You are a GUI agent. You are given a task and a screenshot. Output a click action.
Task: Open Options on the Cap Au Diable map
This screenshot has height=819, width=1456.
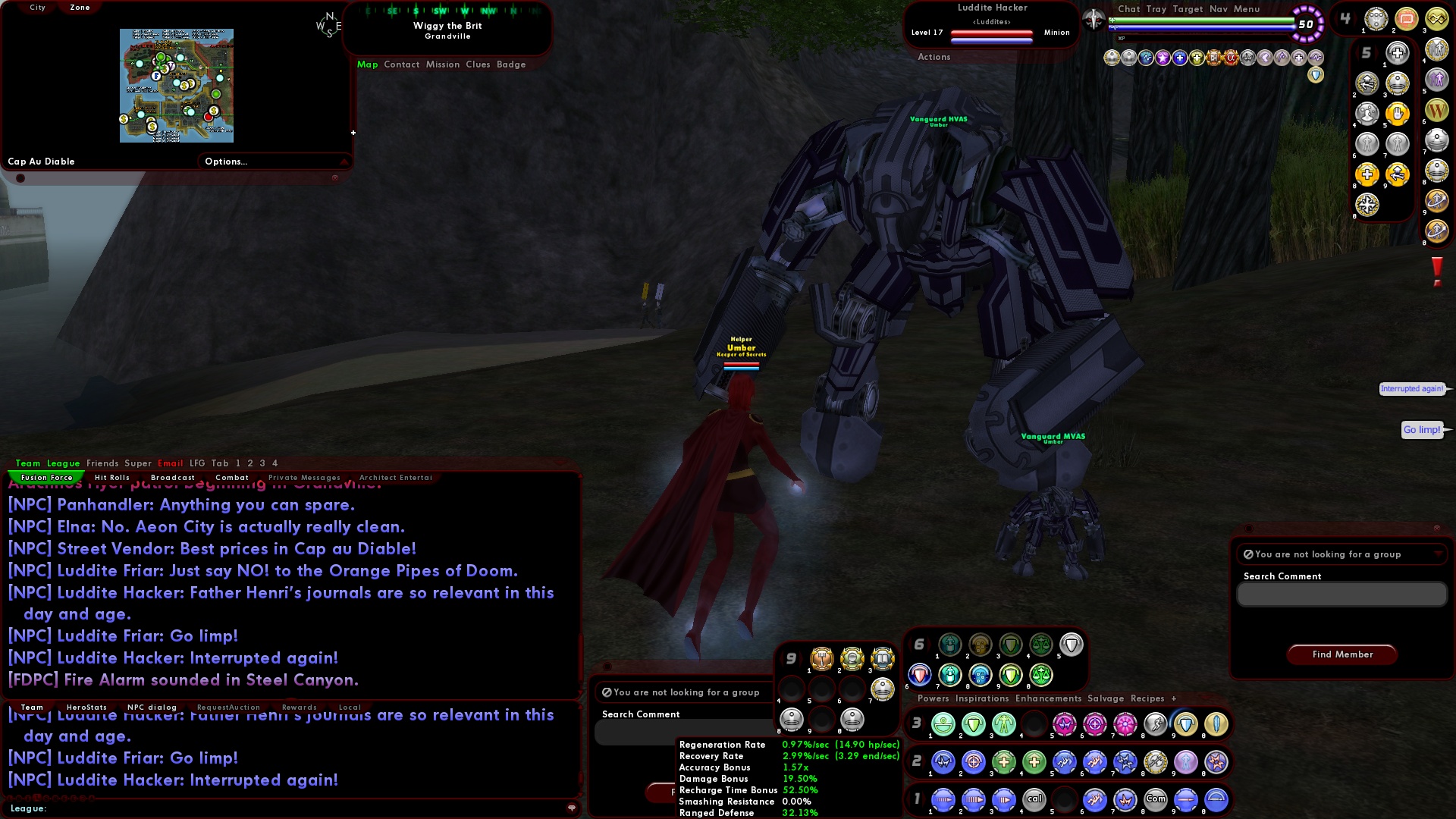[x=226, y=161]
